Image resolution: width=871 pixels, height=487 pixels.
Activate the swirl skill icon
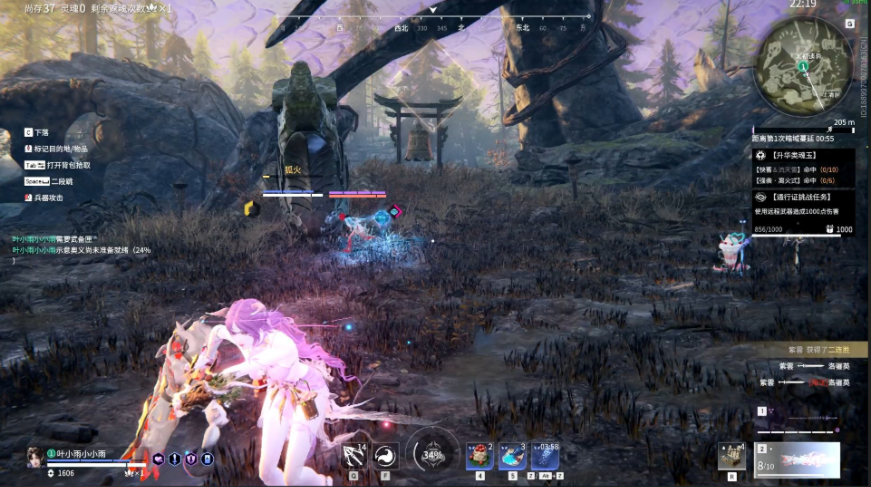click(385, 456)
